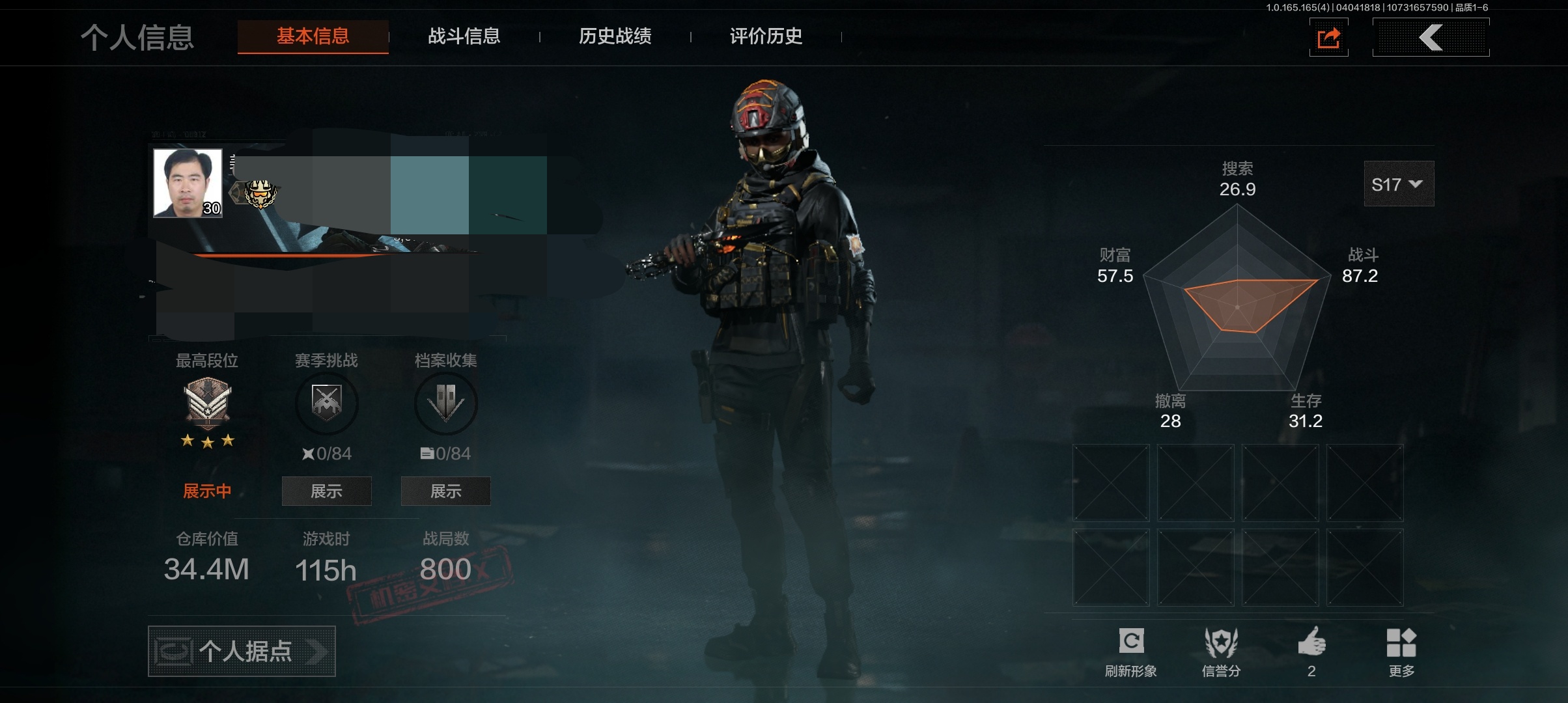Select the 历史战绩 tab
Image resolution: width=1568 pixels, height=703 pixels.
(615, 36)
